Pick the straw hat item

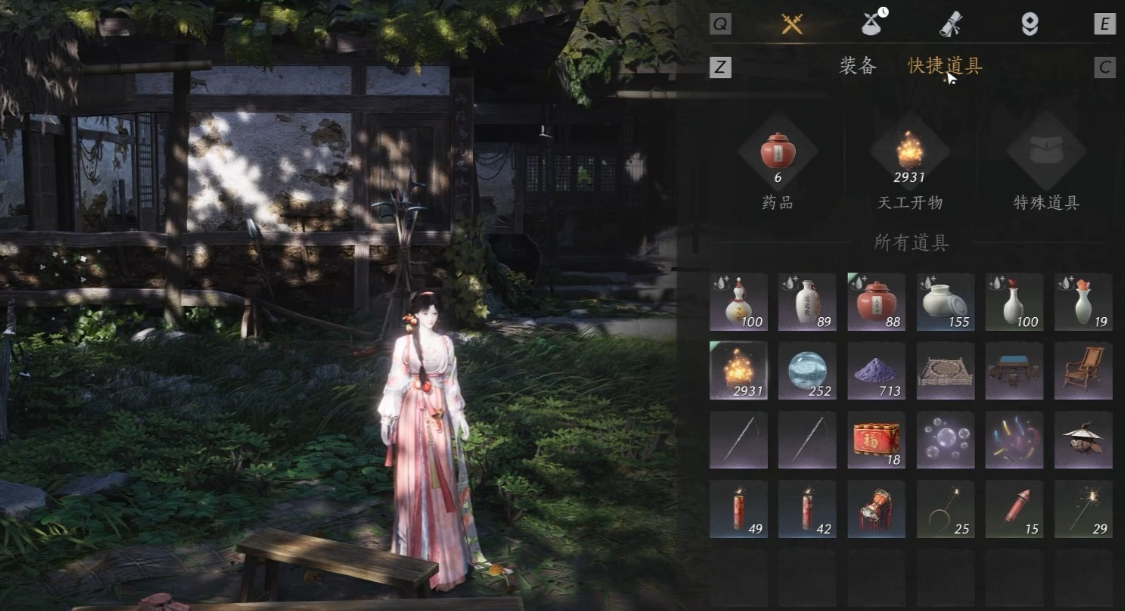pyautogui.click(x=1084, y=440)
